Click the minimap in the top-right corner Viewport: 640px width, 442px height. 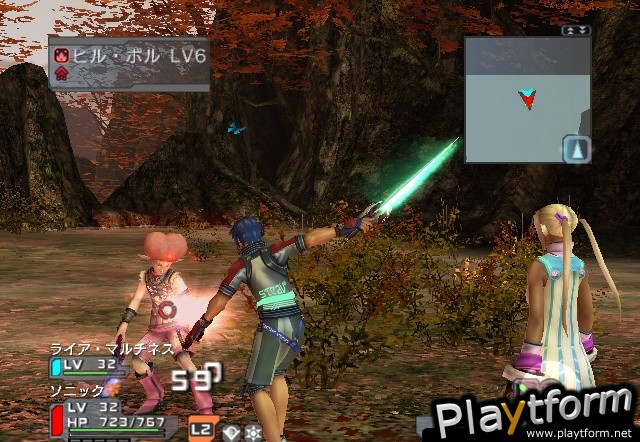click(x=527, y=99)
